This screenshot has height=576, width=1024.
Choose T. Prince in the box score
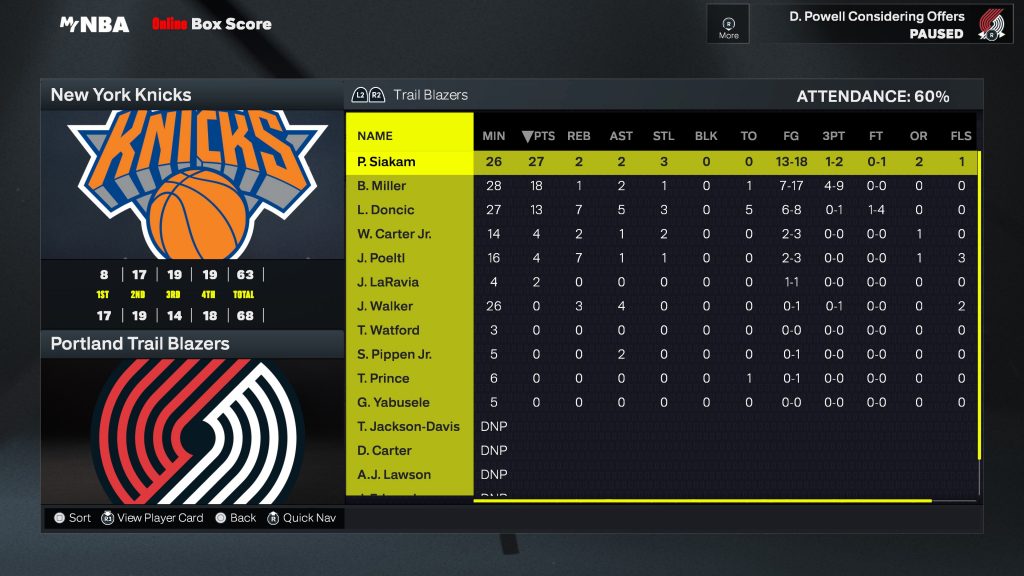[x=382, y=378]
